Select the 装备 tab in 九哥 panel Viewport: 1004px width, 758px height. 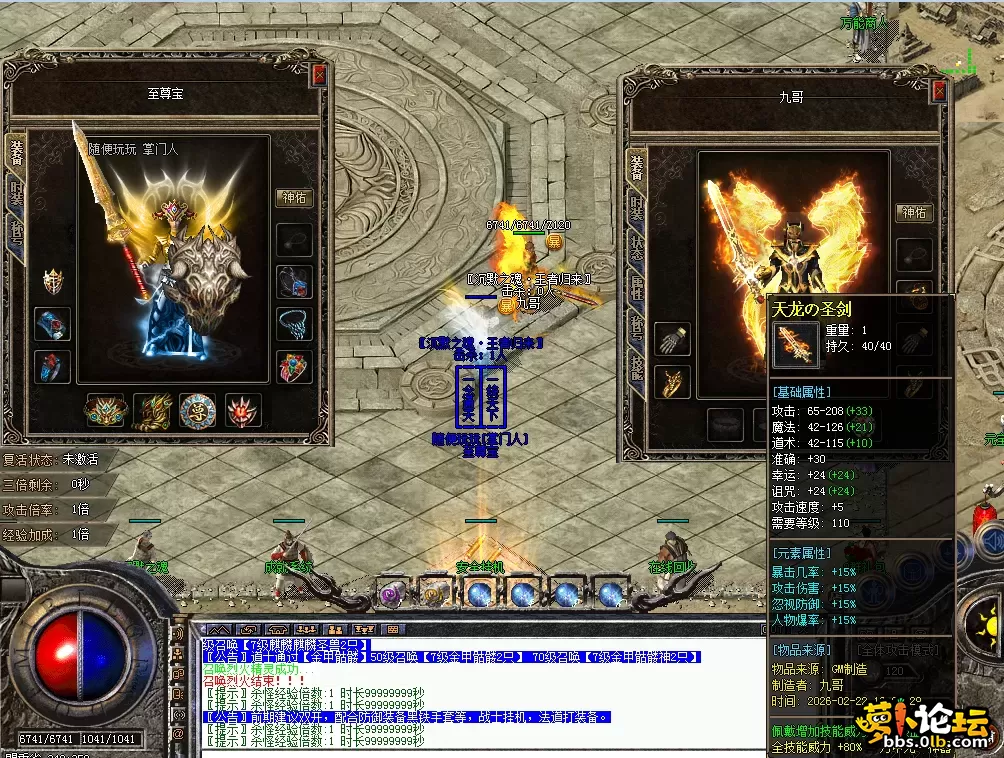[637, 167]
